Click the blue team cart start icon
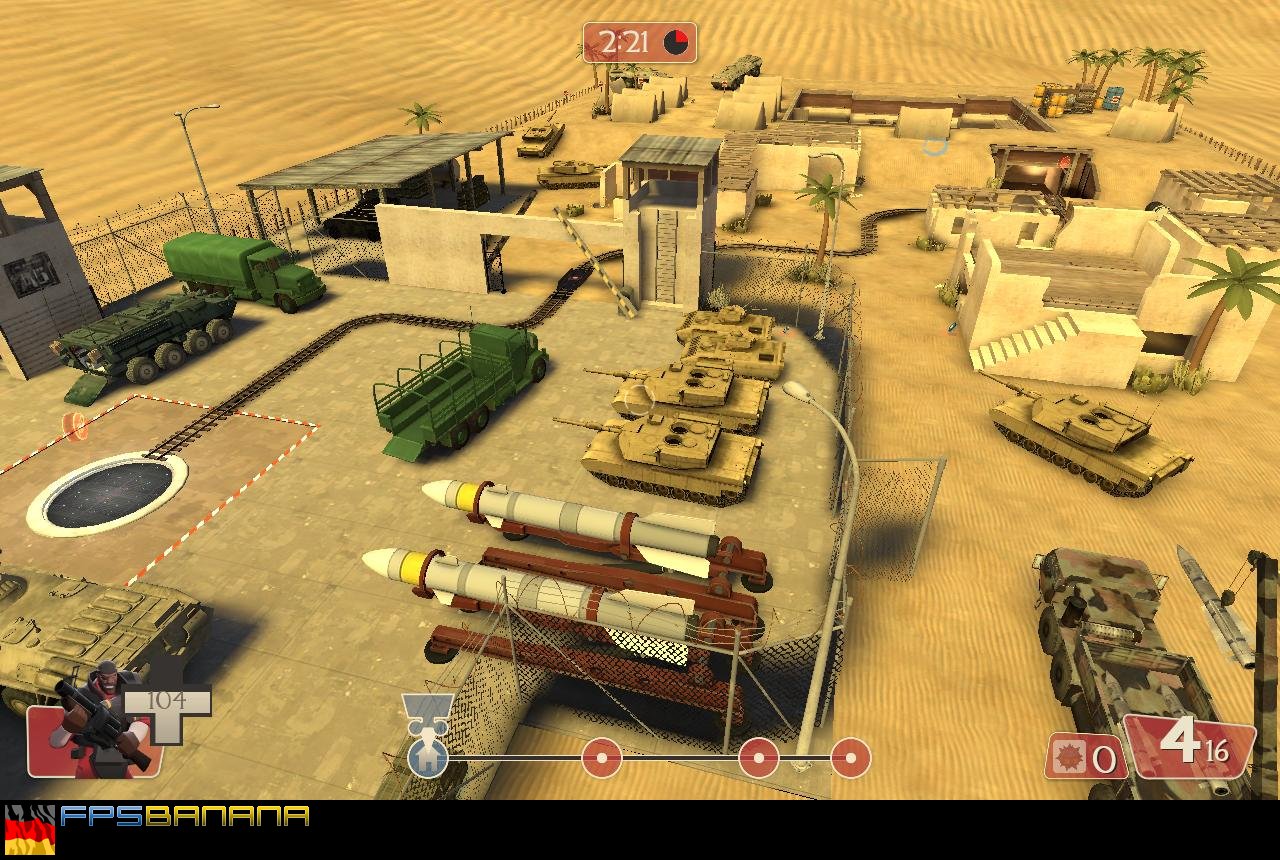1280x860 pixels. click(426, 758)
